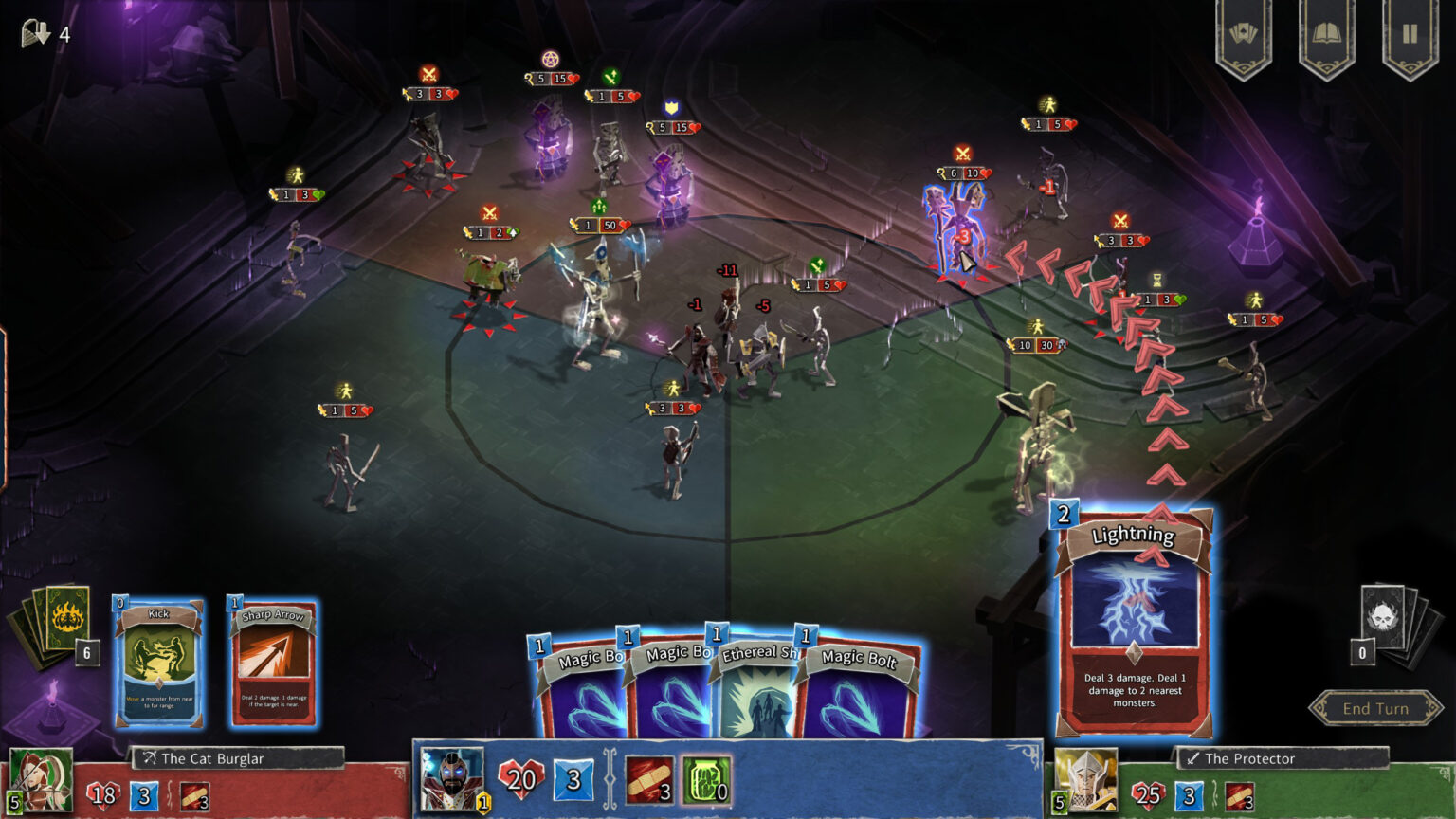The image size is (1456, 819).
Task: Pause the game
Action: point(1410,35)
